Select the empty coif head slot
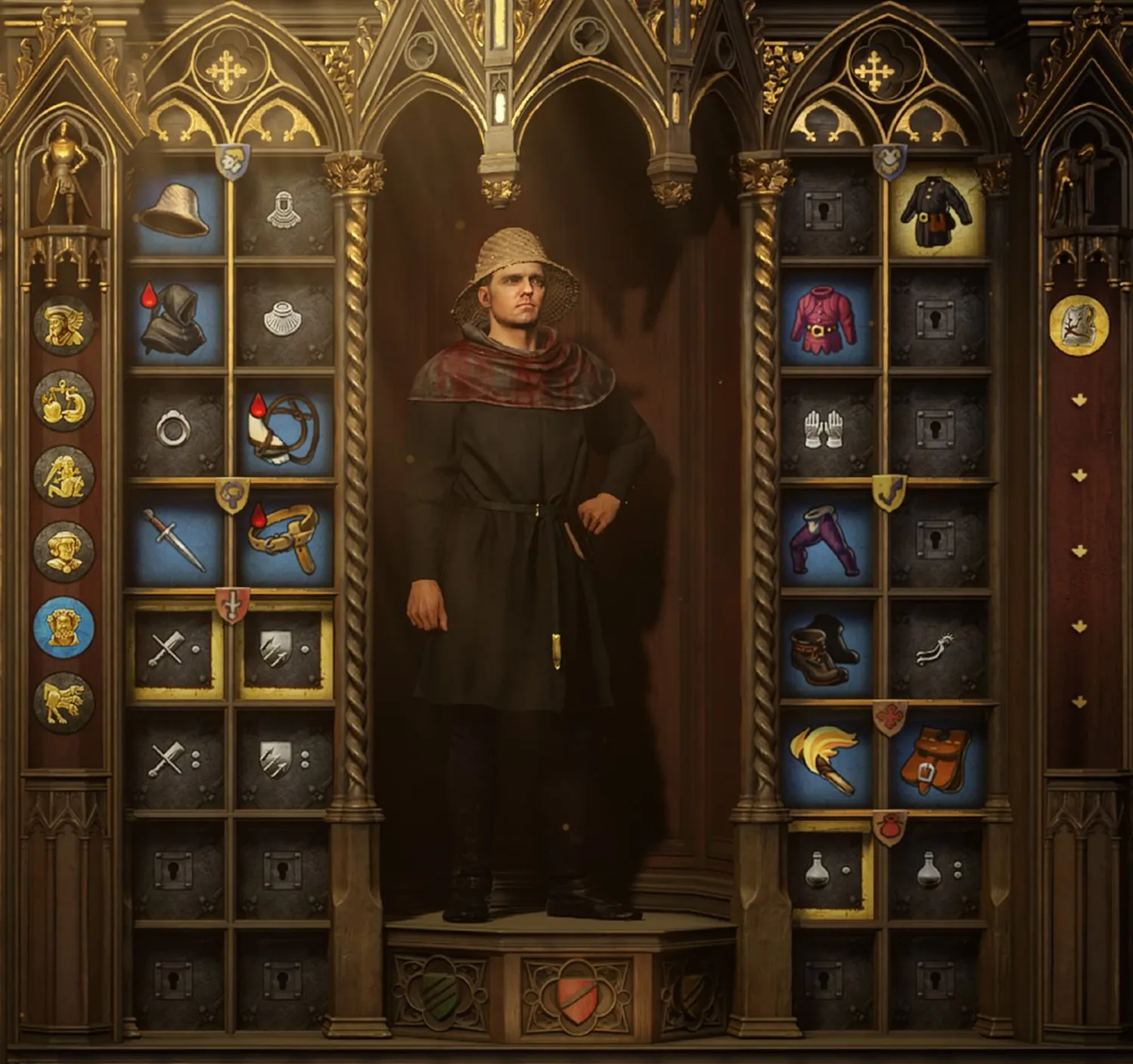Screen dimensions: 1133x1064 (284, 211)
